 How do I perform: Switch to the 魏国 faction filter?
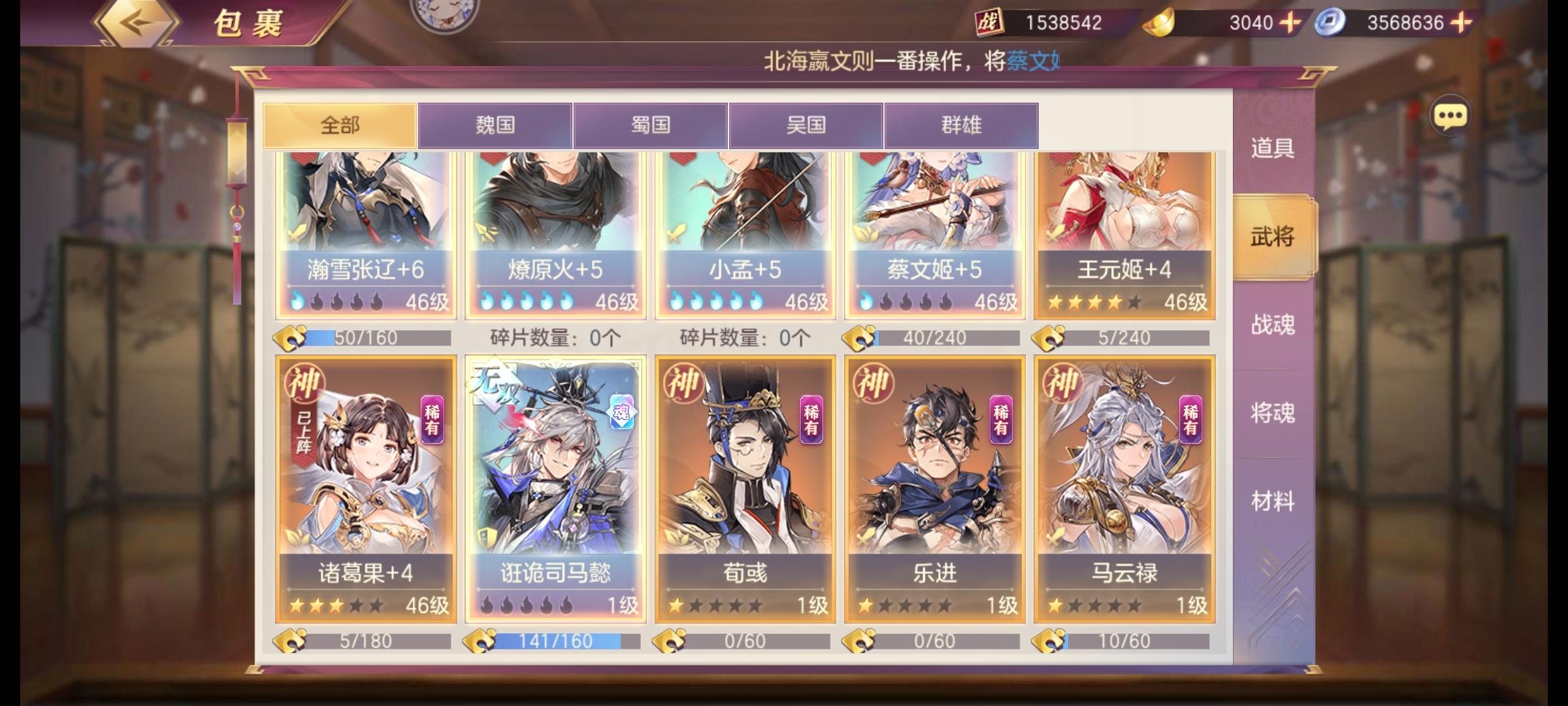[495, 126]
